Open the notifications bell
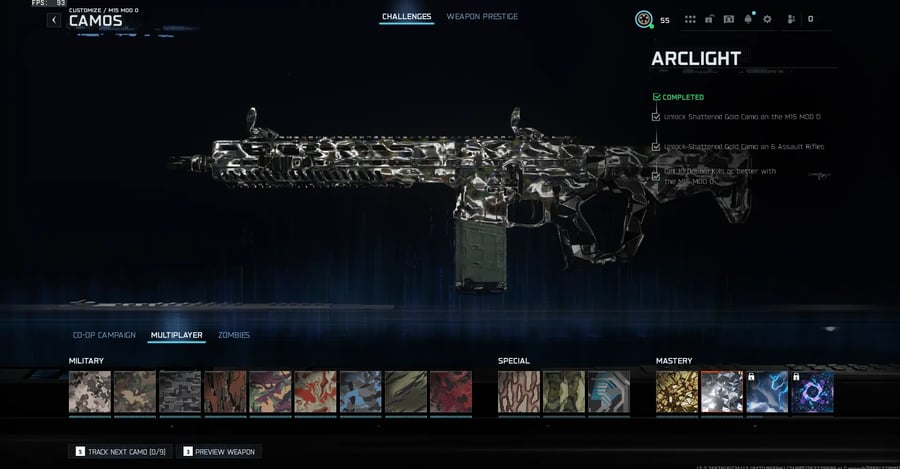 point(747,19)
